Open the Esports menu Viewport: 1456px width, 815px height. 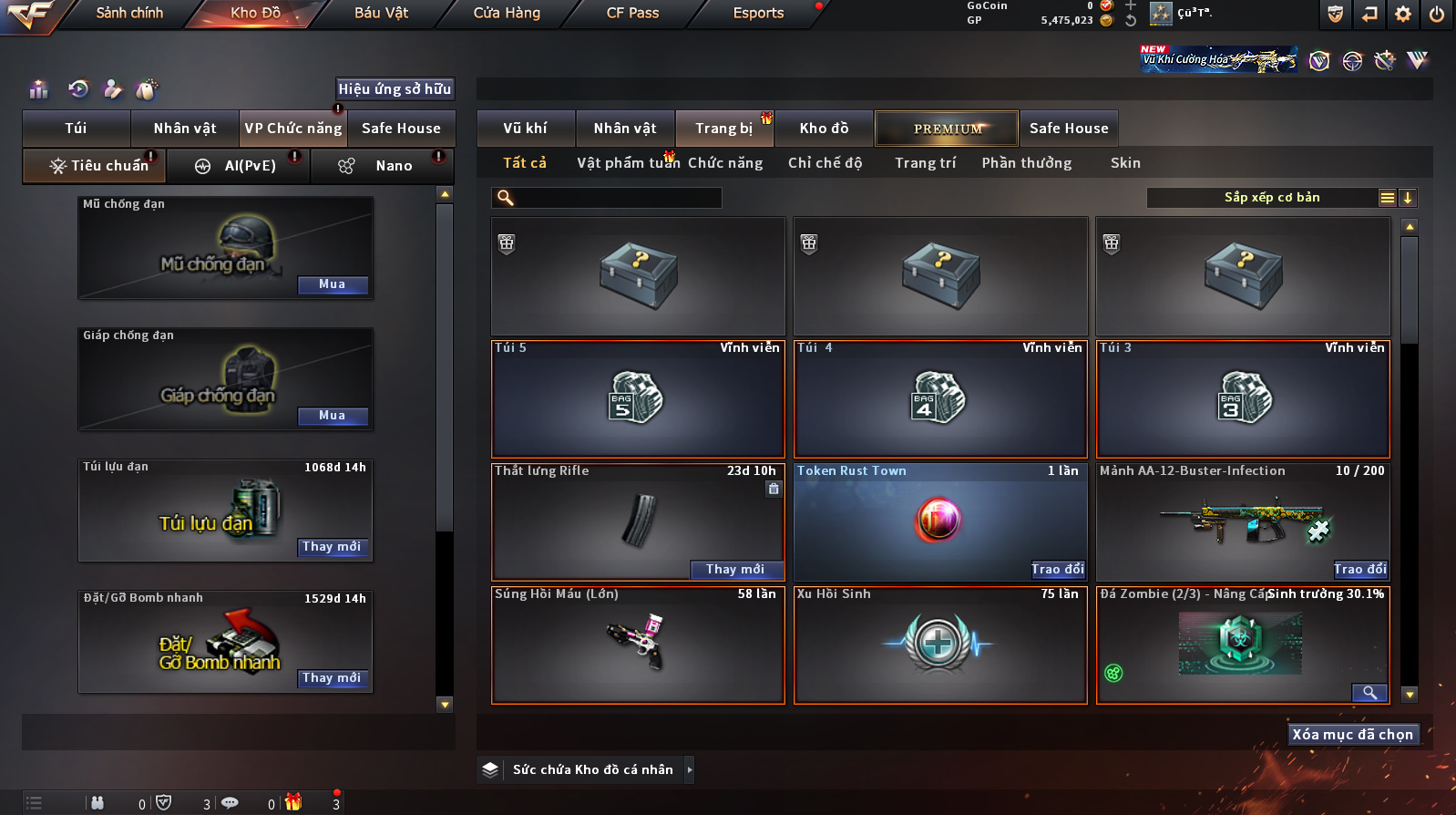[758, 13]
